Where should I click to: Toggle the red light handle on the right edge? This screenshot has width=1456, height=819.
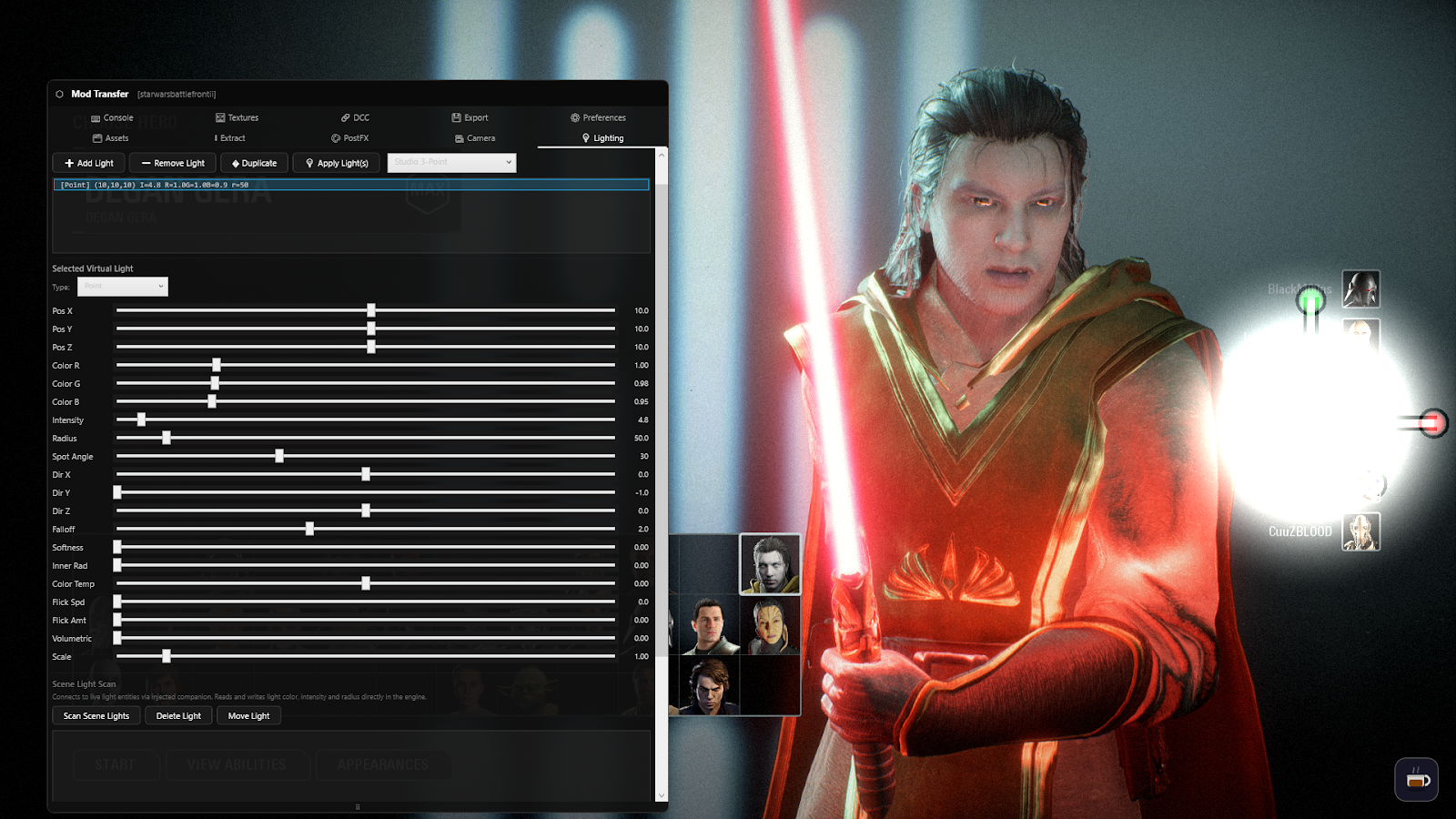(1433, 420)
